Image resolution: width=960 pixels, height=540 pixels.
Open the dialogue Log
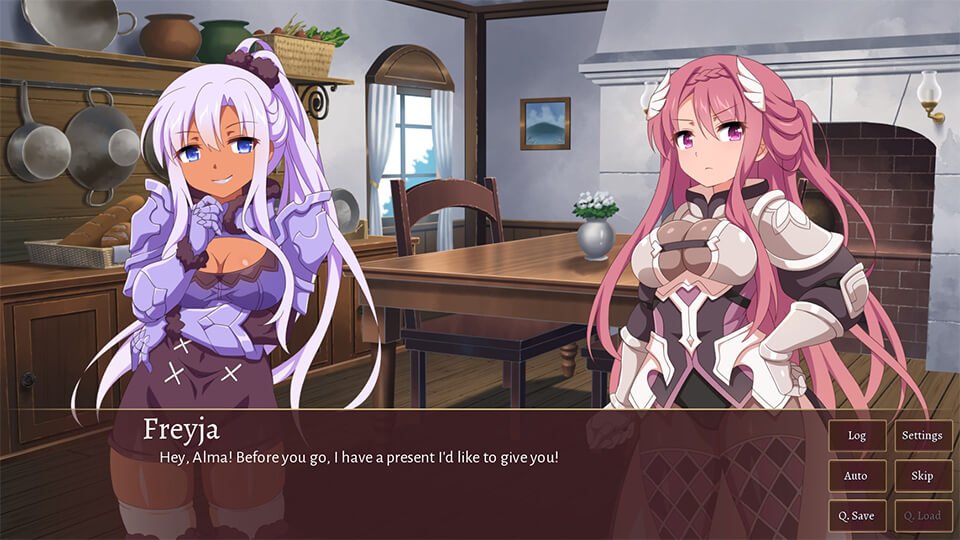pyautogui.click(x=856, y=436)
